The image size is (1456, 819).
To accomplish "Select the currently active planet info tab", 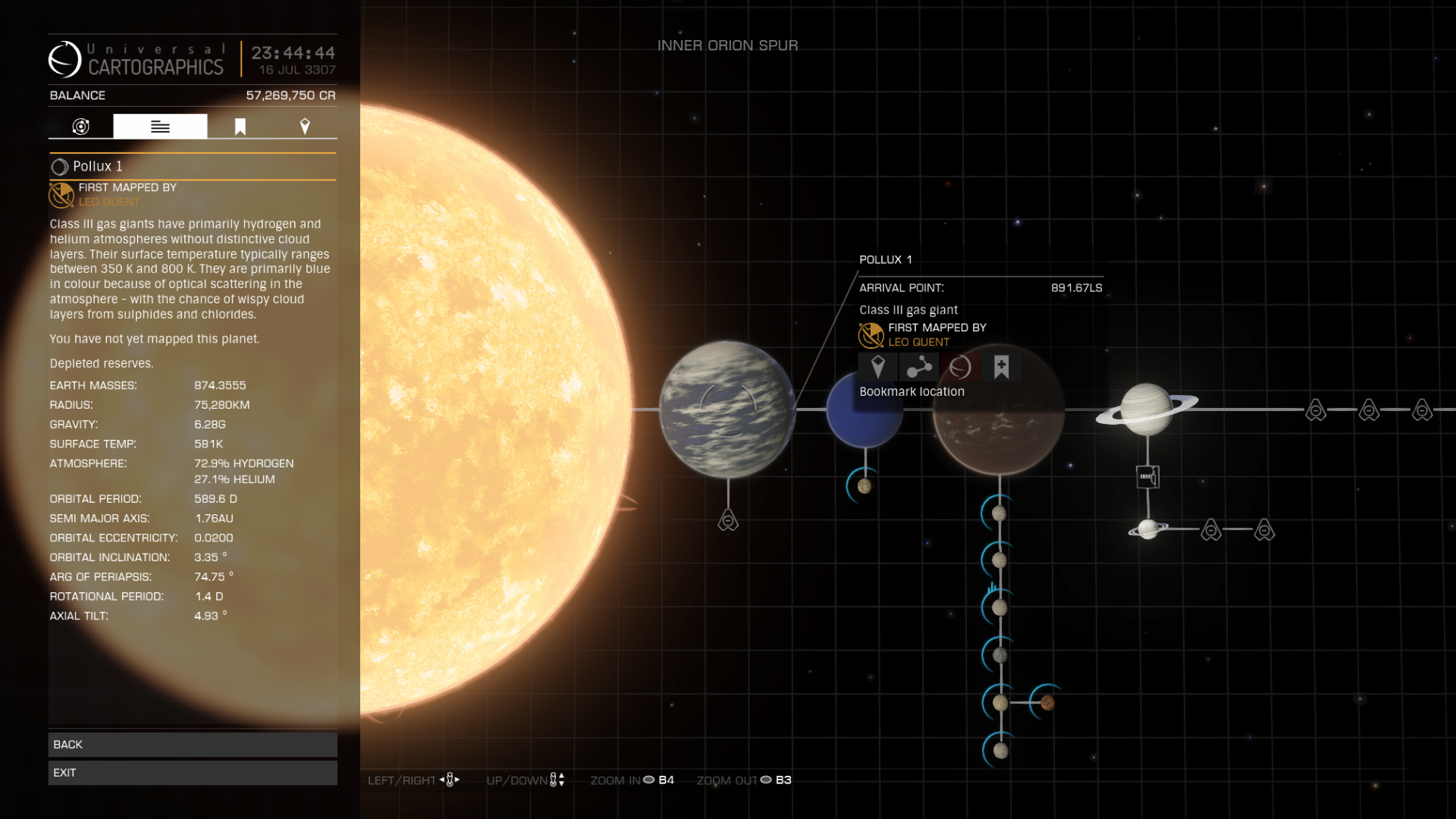I will pos(160,126).
